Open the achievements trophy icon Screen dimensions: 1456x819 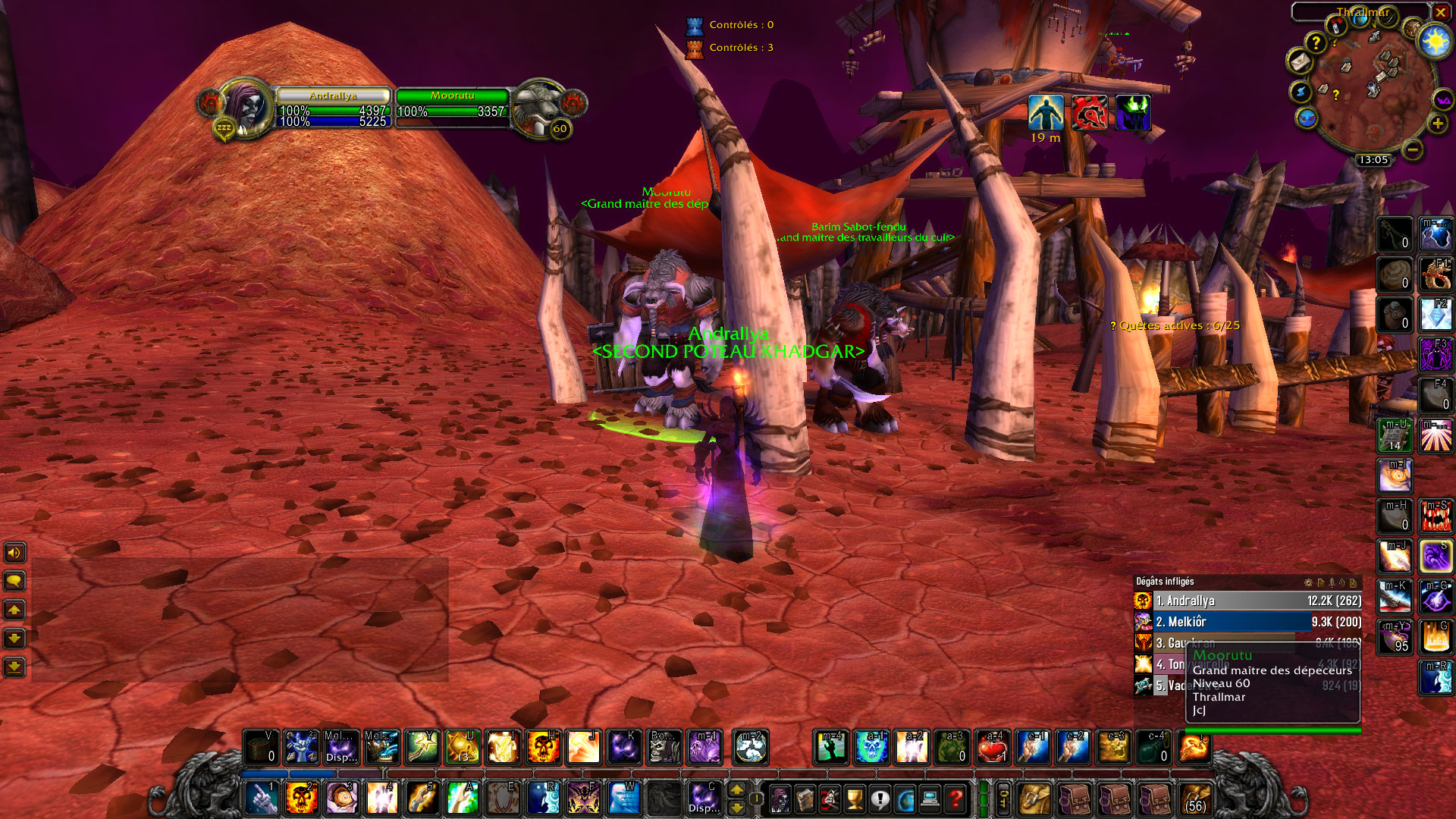pos(855,799)
